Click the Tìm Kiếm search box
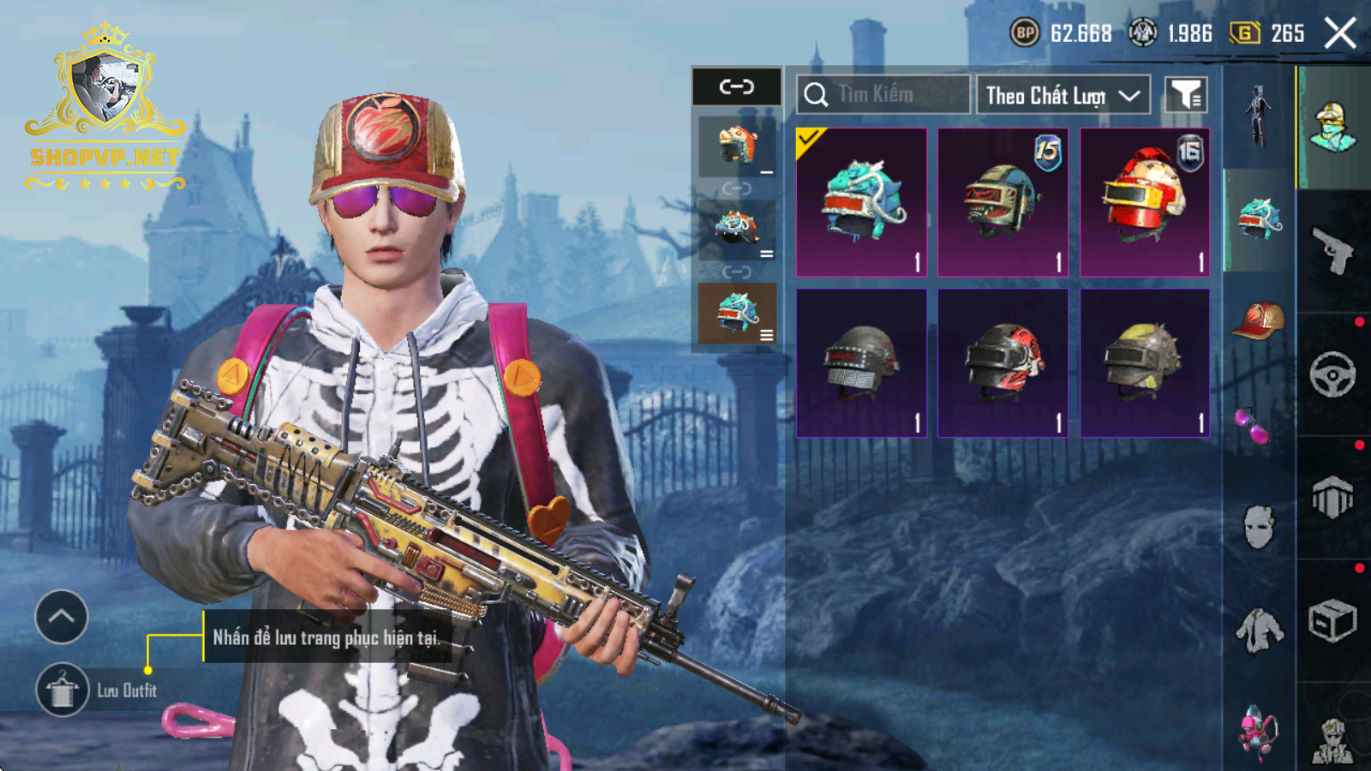1371x771 pixels. [883, 95]
